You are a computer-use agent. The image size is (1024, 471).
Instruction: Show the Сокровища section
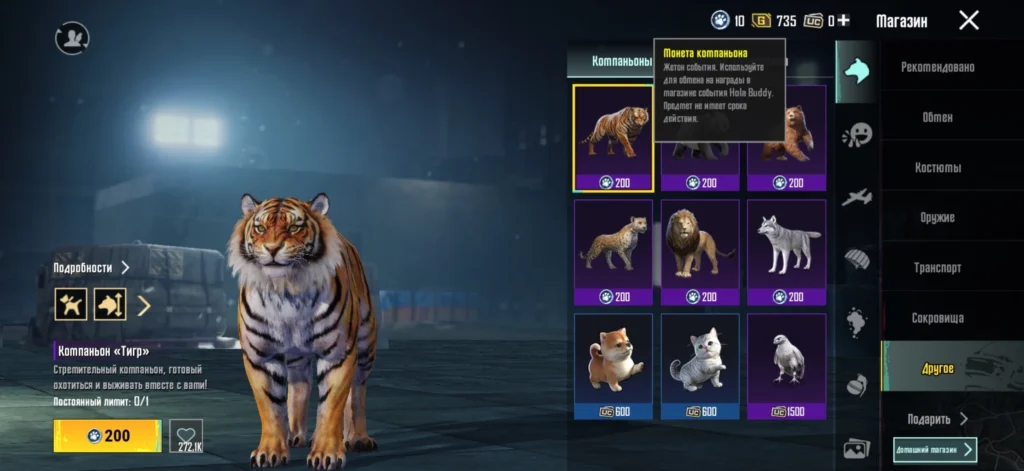[937, 318]
